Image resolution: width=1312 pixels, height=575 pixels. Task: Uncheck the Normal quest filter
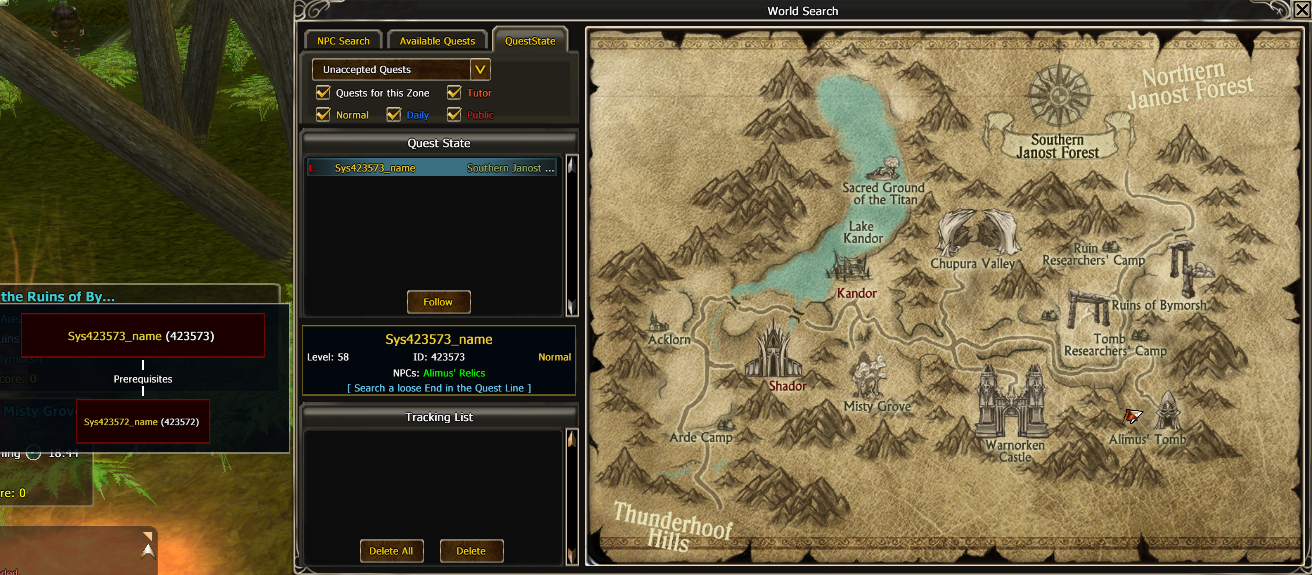click(323, 115)
